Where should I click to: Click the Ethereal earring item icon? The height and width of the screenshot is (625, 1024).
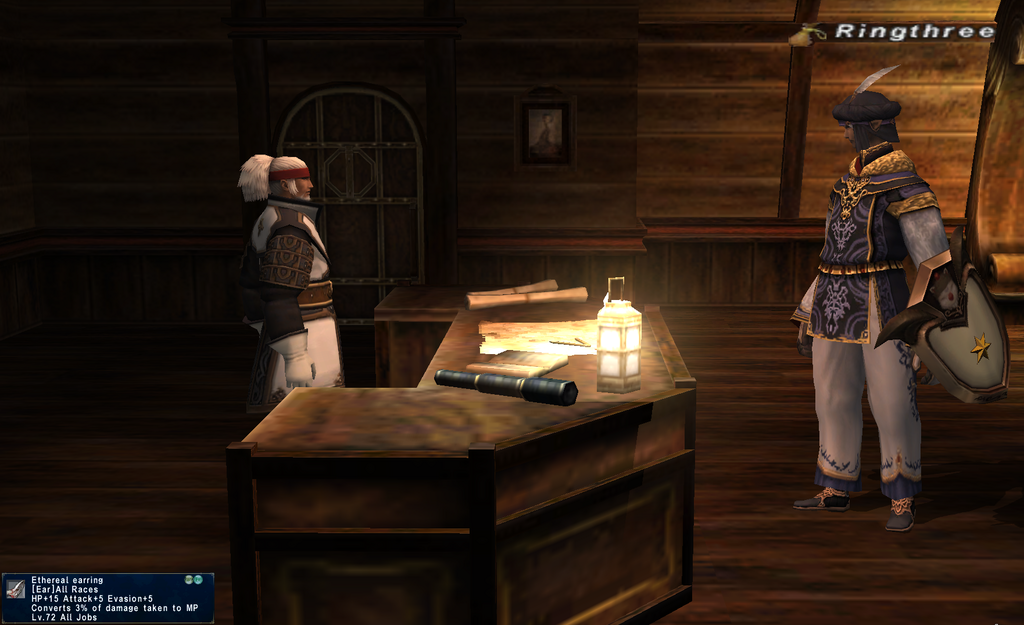tap(15, 588)
